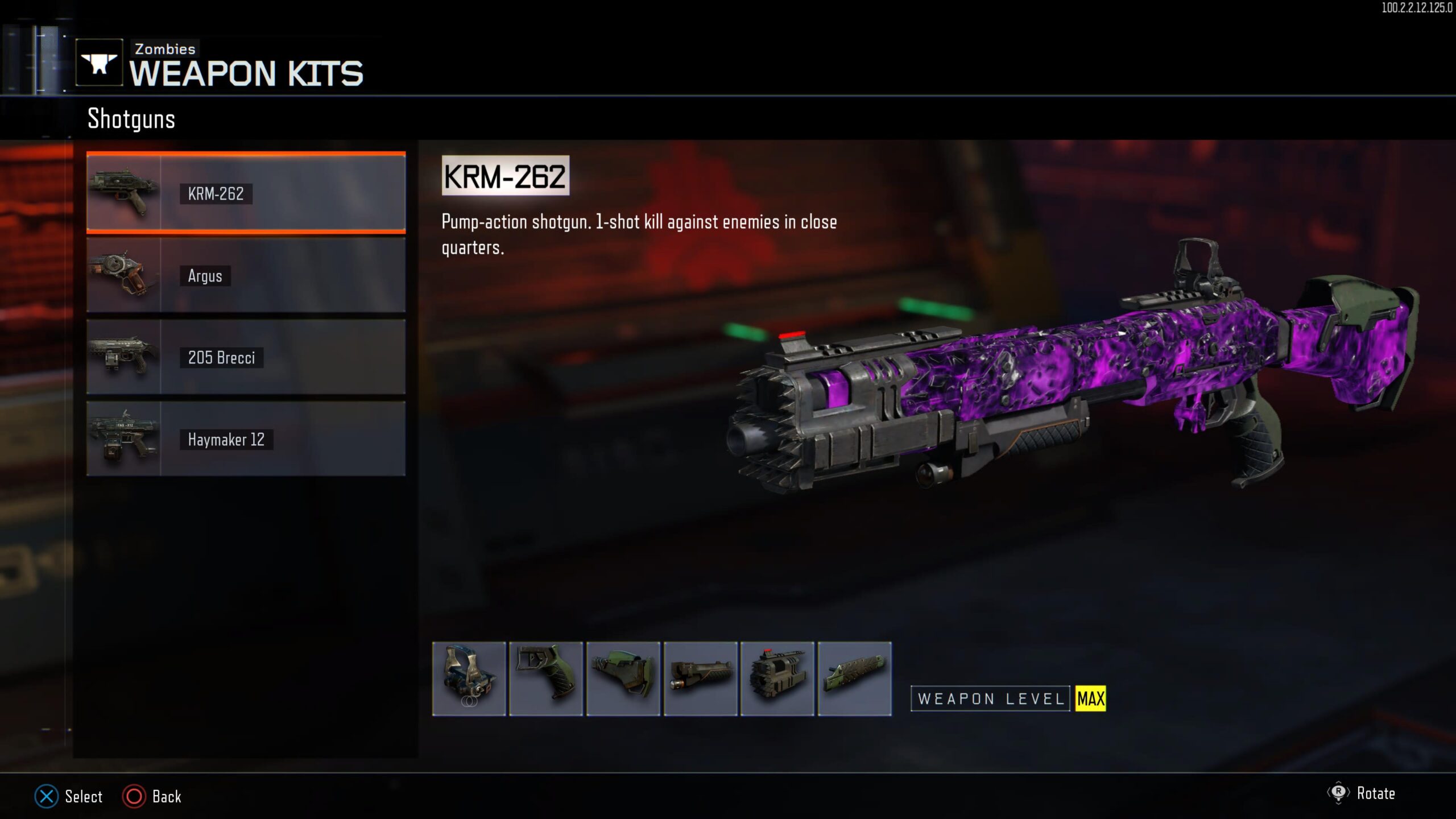This screenshot has width=1456, height=819.
Task: Click the MAX weapon level indicator
Action: click(x=1090, y=700)
